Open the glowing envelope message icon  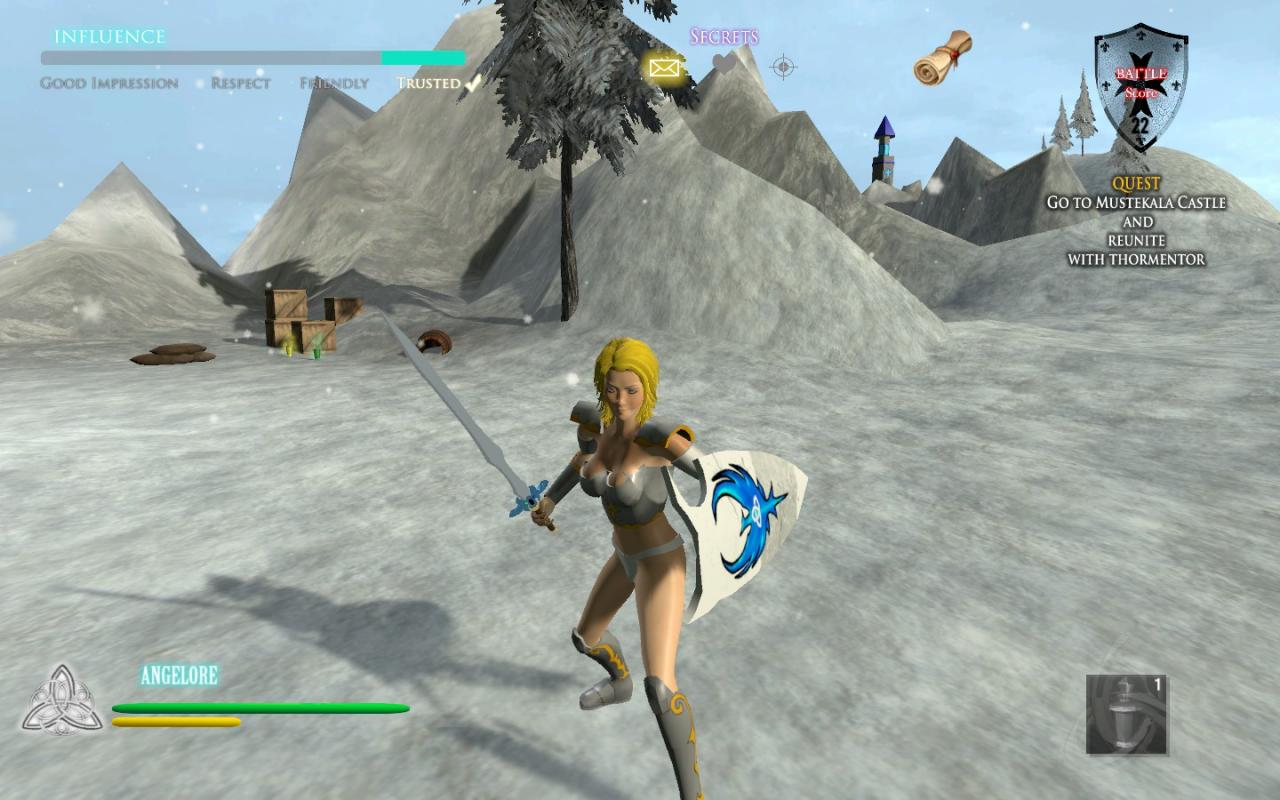664,68
